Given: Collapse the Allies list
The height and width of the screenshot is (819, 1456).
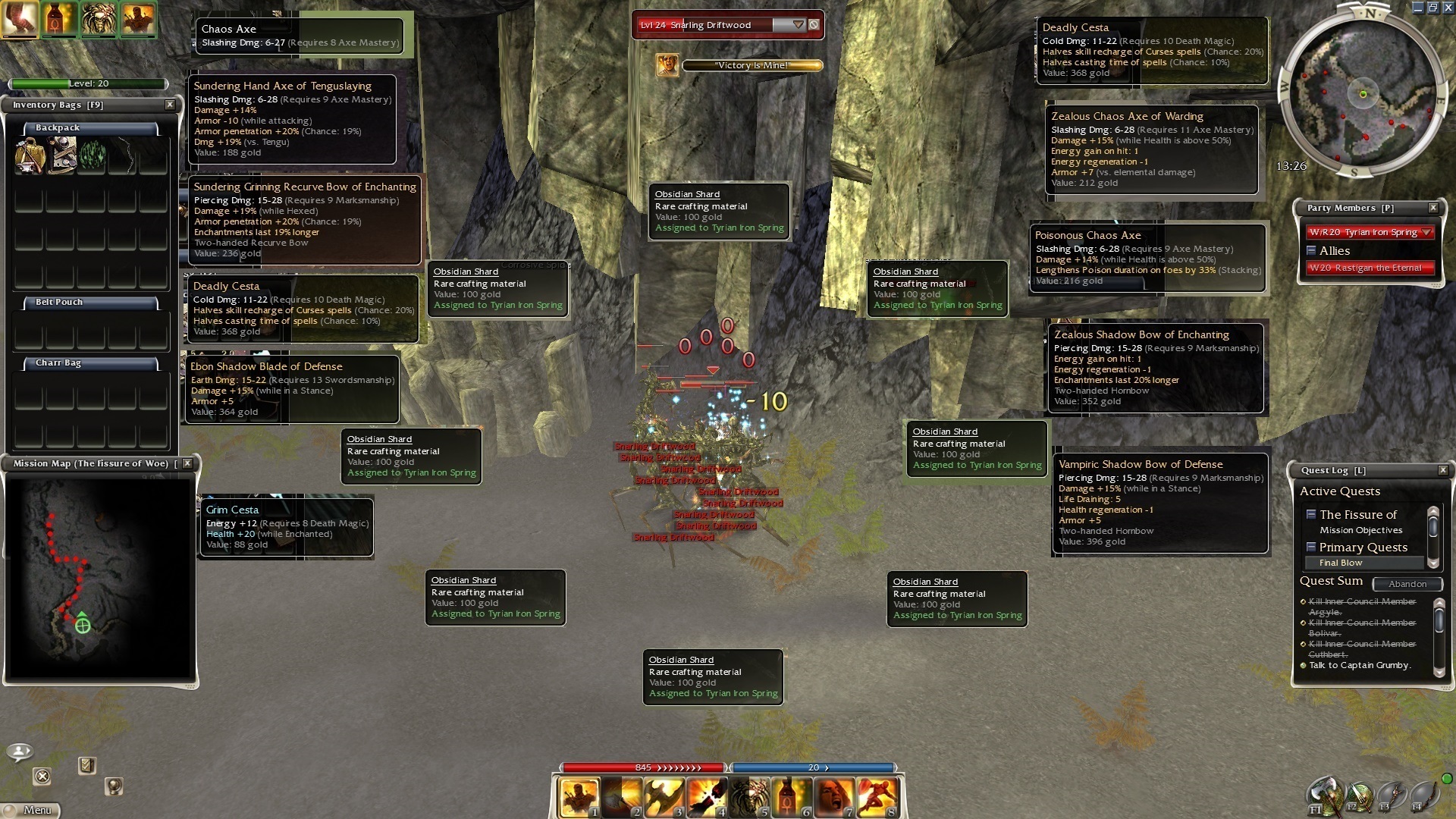Looking at the screenshot, I should pyautogui.click(x=1311, y=250).
